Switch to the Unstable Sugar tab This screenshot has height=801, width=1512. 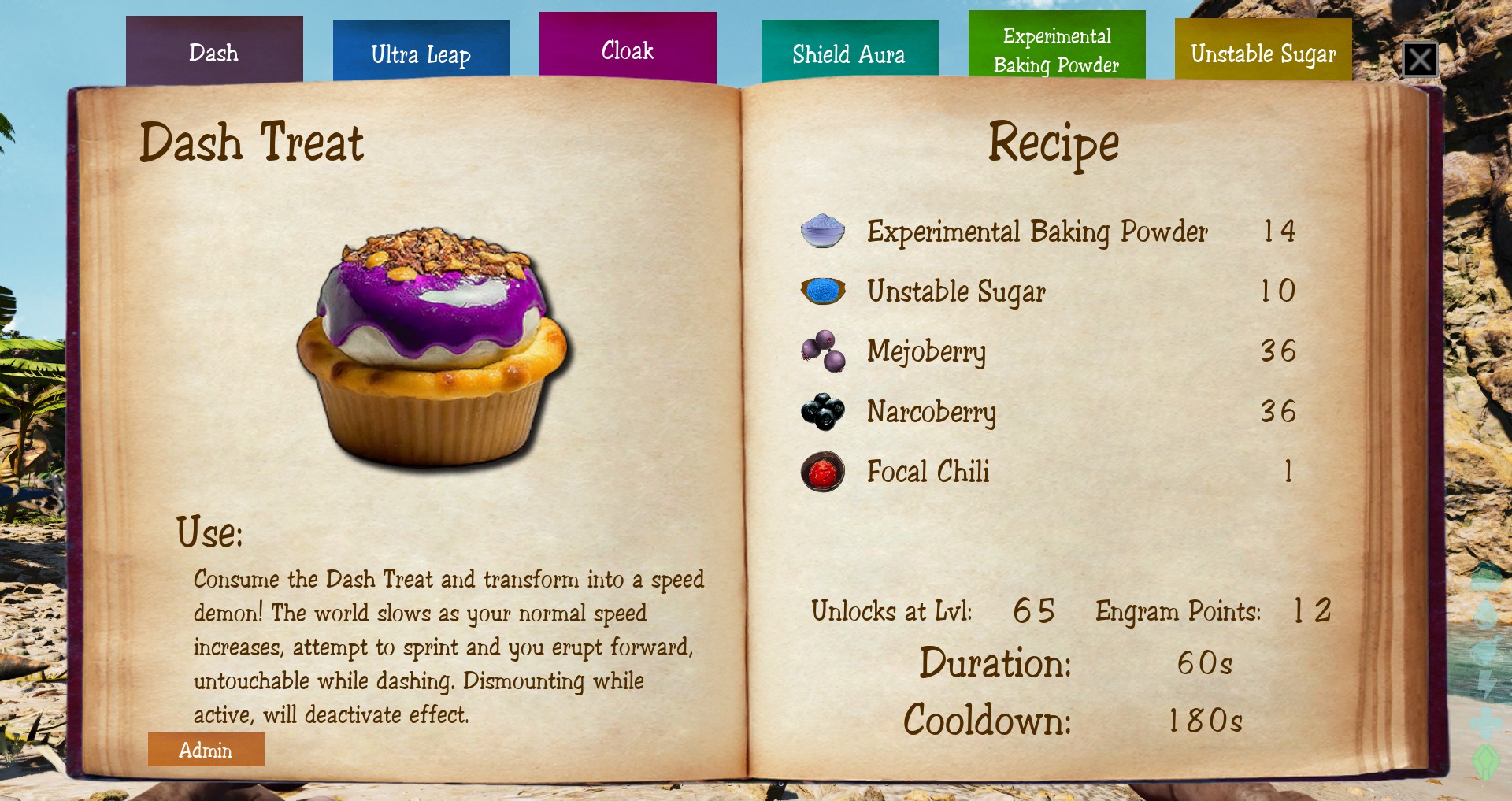1263,52
